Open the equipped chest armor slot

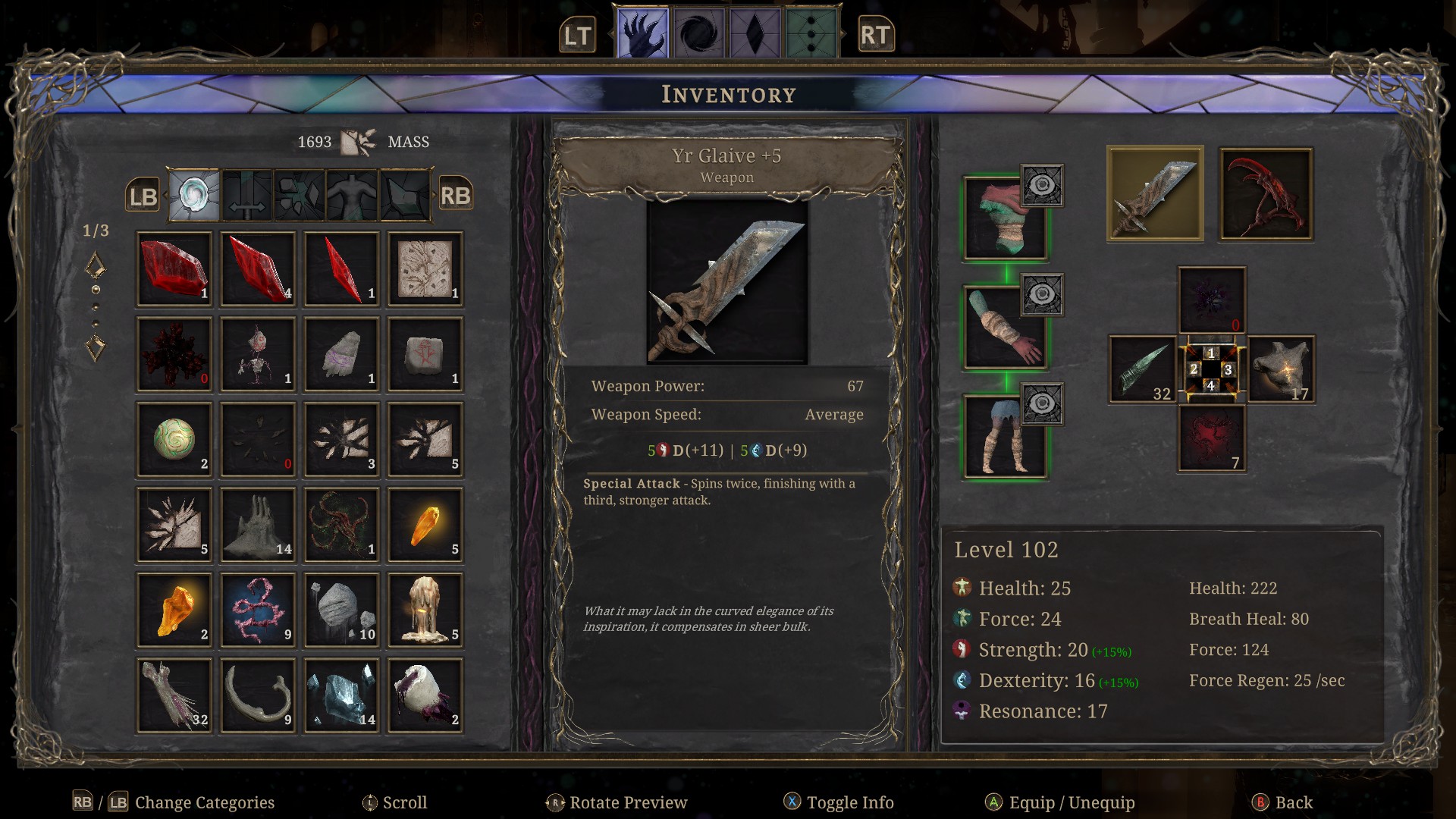coord(1004,219)
